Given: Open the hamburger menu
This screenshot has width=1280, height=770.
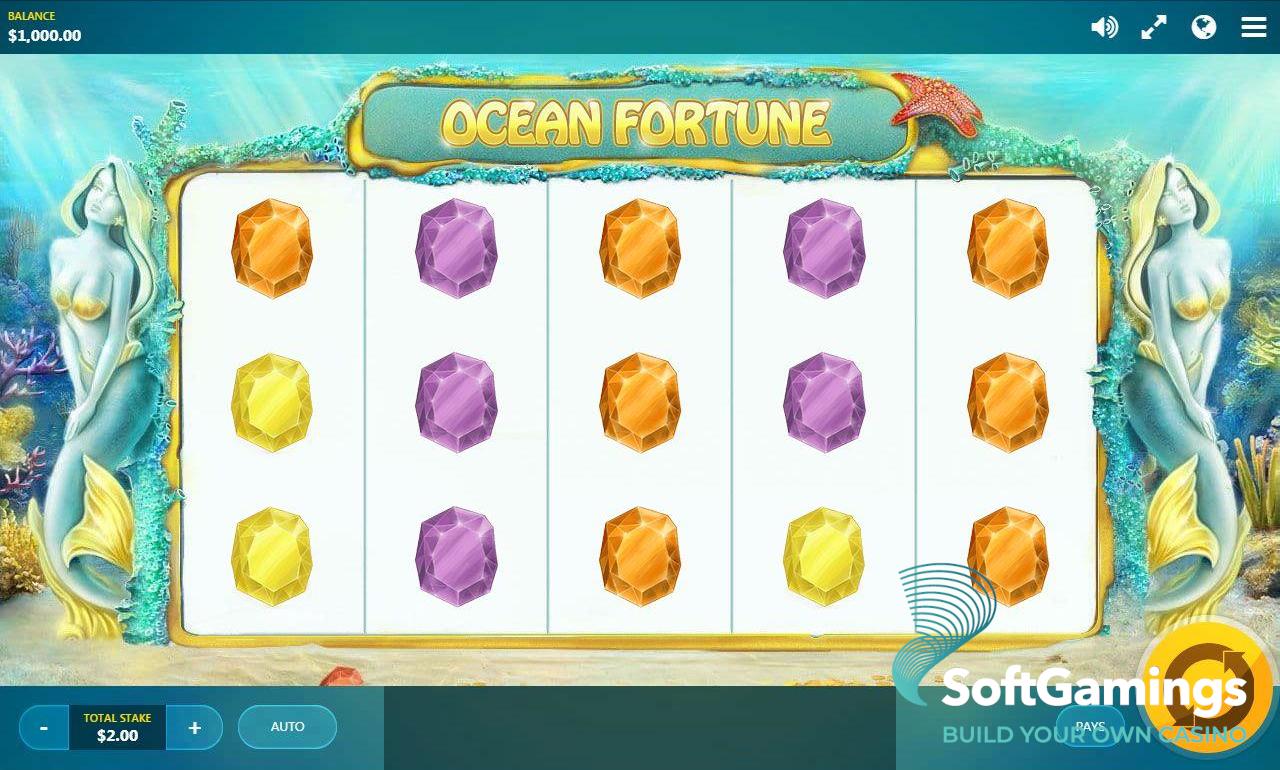Looking at the screenshot, I should pyautogui.click(x=1254, y=27).
